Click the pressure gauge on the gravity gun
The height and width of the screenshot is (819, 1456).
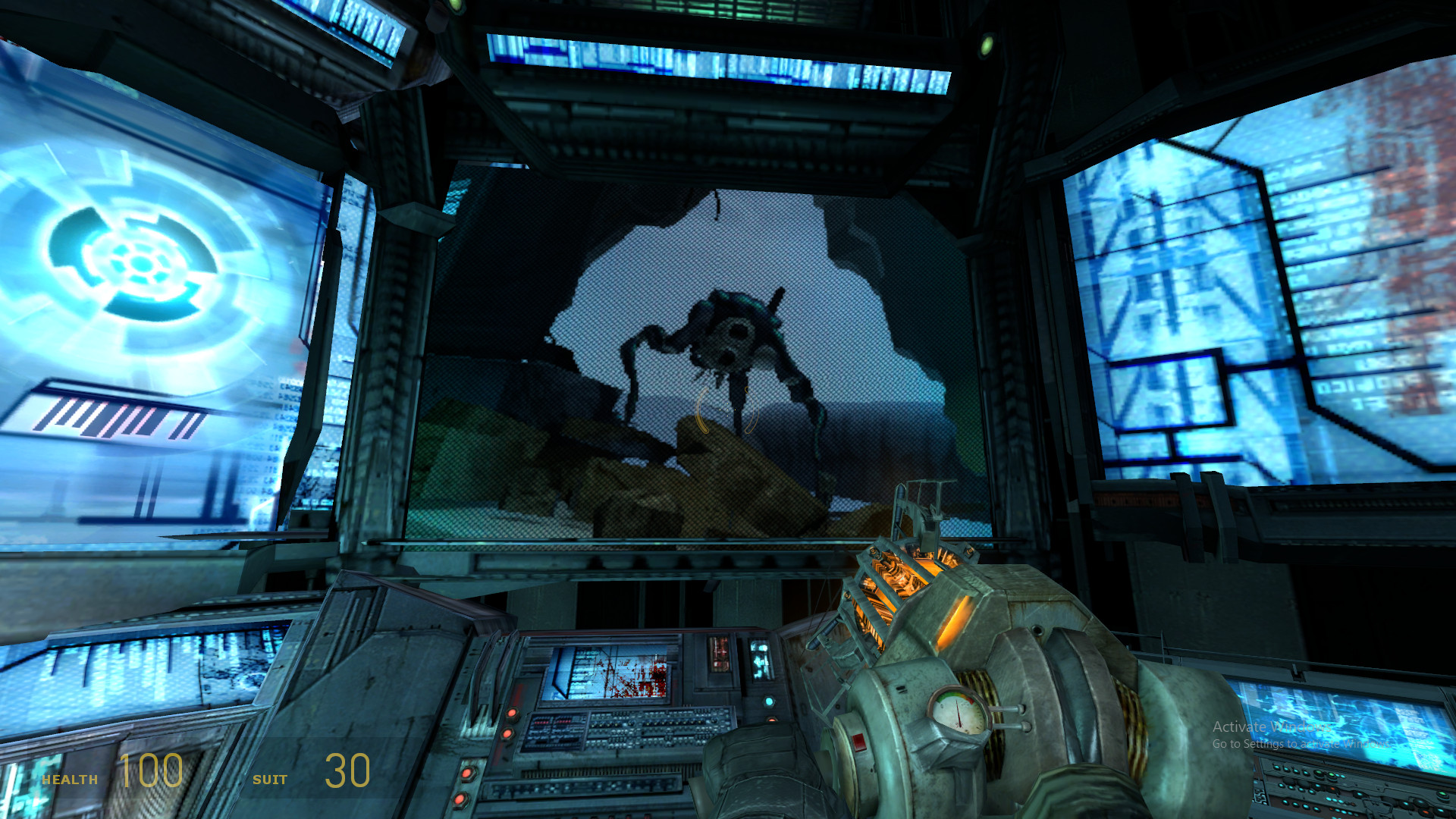pos(959,713)
